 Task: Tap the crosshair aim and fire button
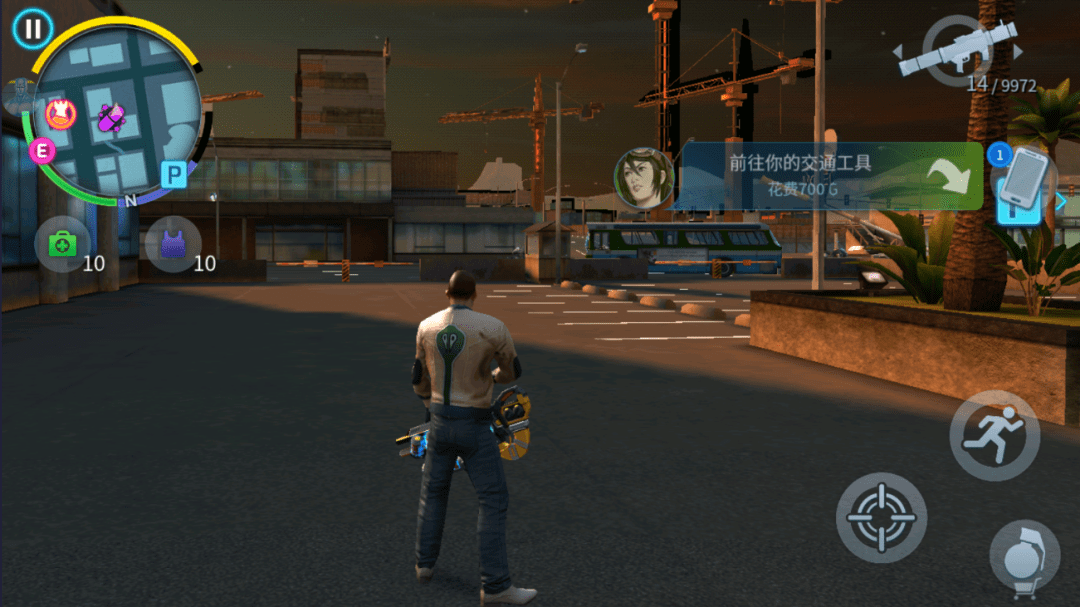881,517
